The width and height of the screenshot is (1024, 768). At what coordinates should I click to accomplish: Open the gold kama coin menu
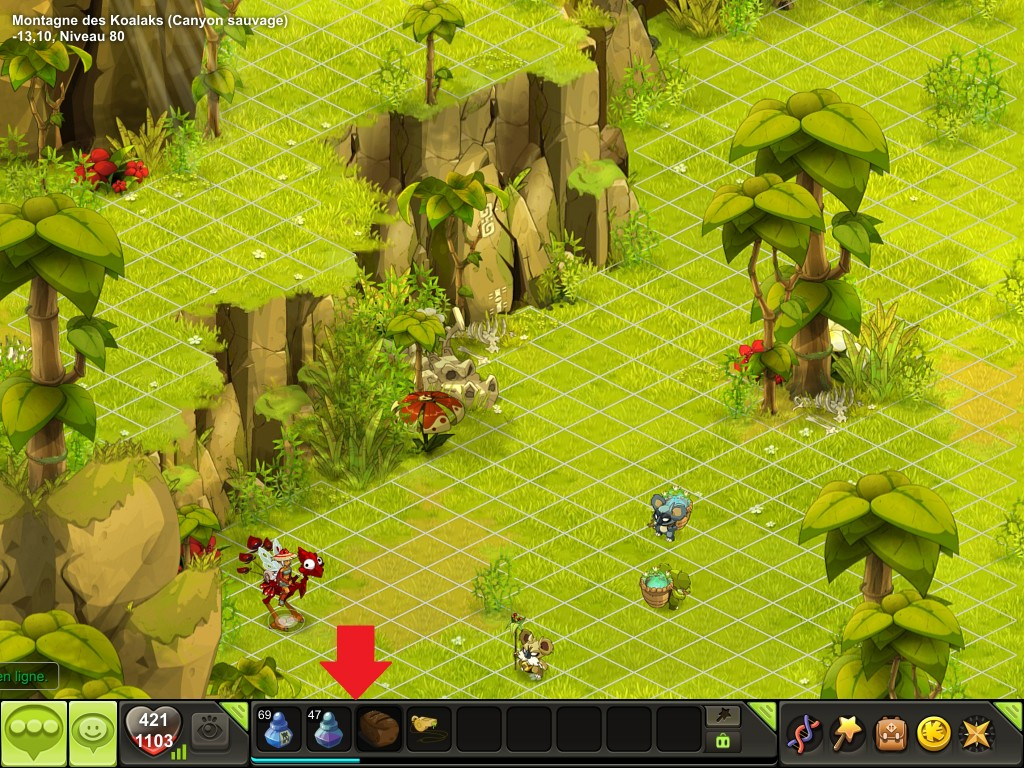pyautogui.click(x=934, y=733)
